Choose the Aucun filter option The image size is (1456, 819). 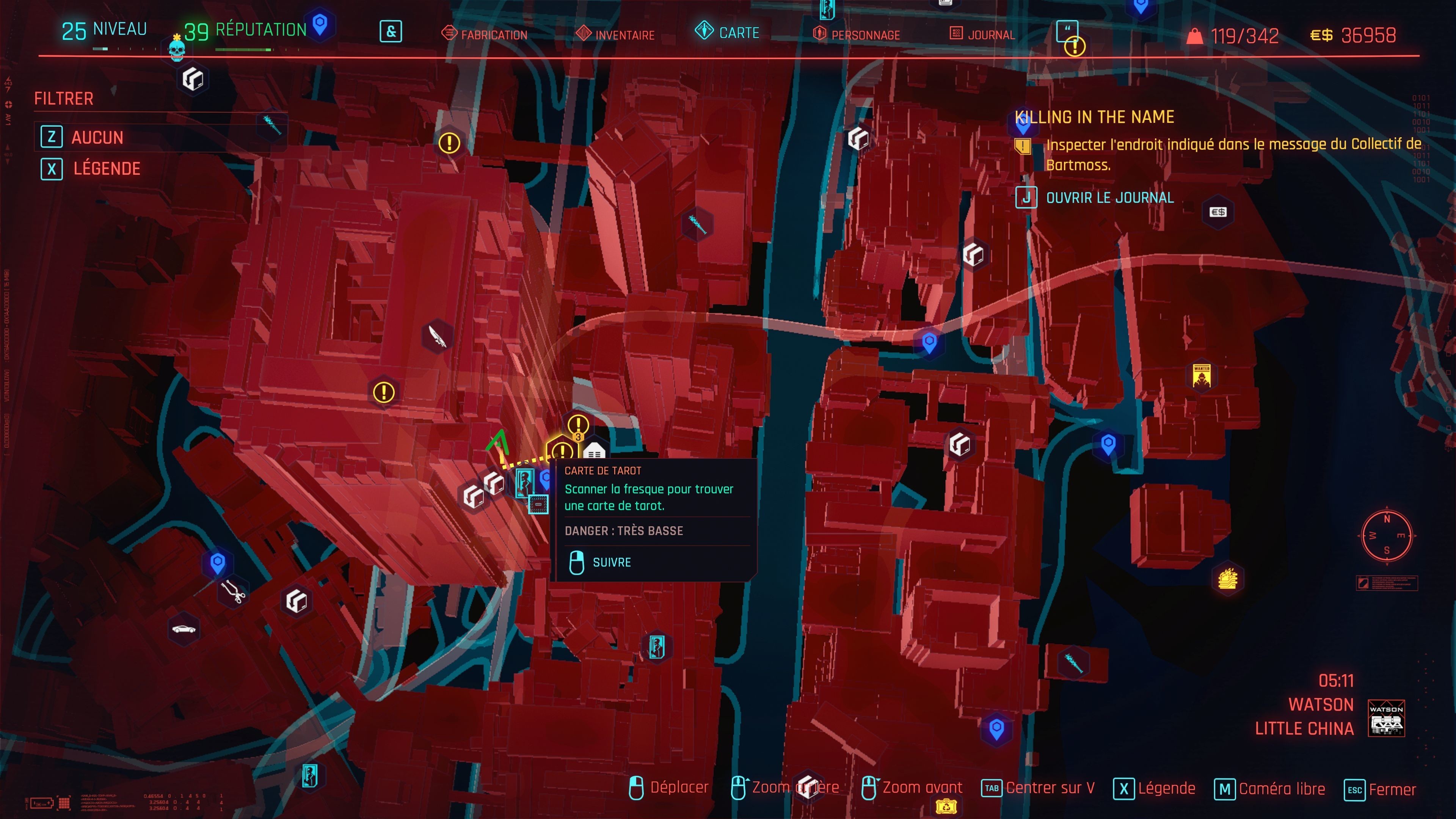pyautogui.click(x=97, y=137)
